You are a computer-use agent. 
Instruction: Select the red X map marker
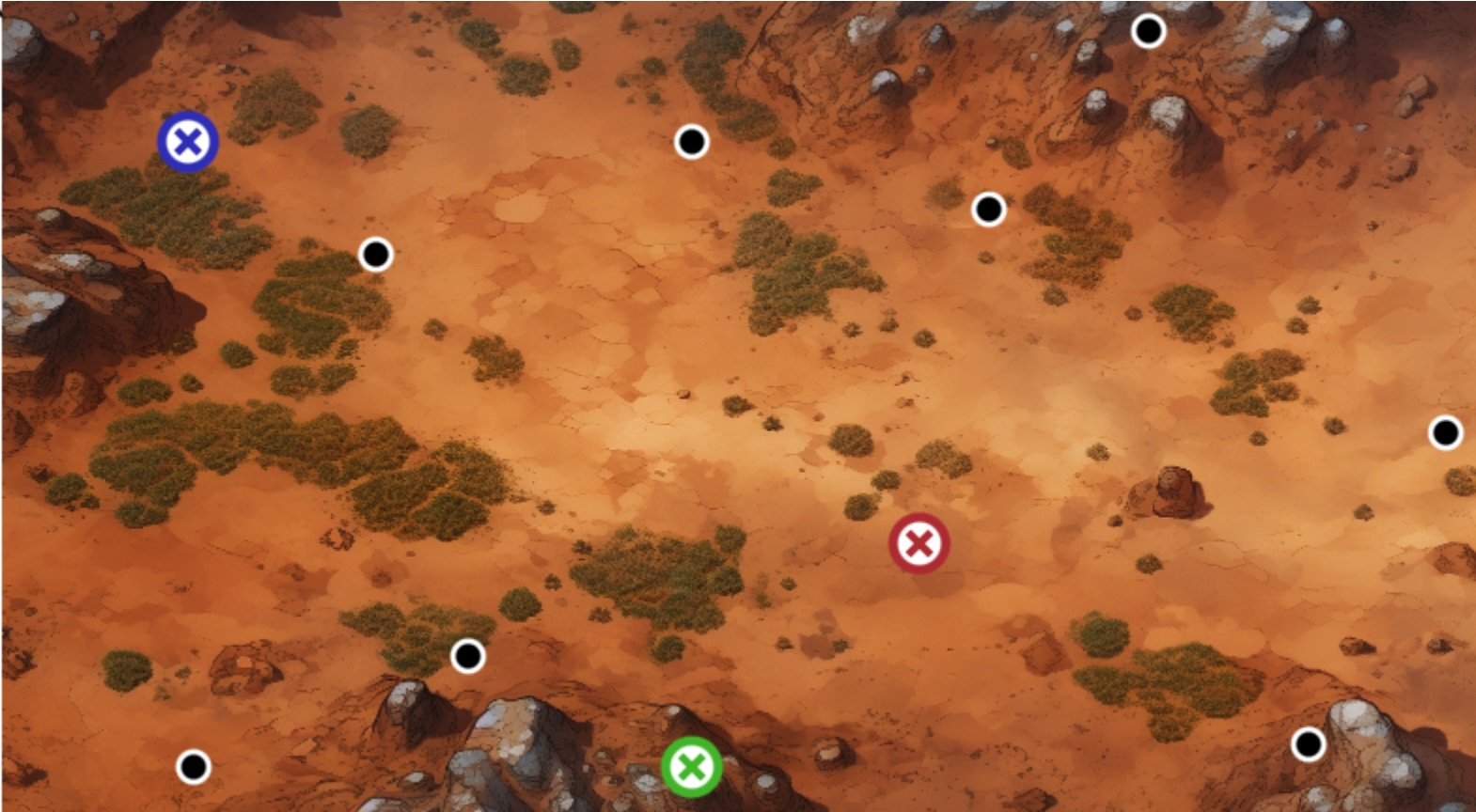pyautogui.click(x=919, y=543)
